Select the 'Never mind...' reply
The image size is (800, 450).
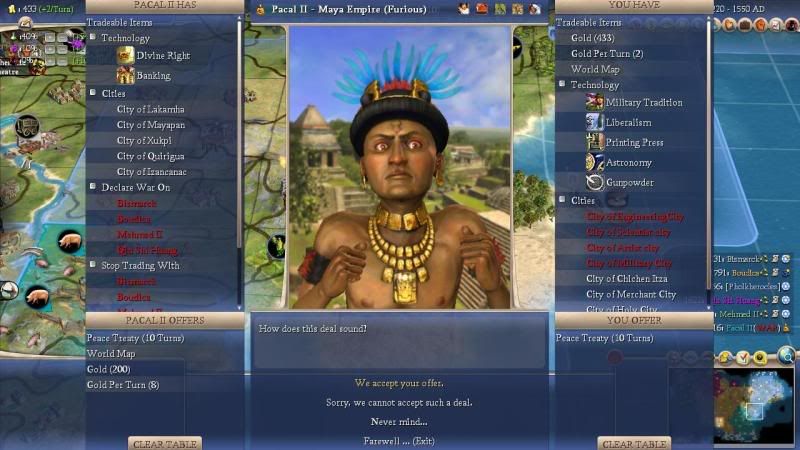[x=399, y=421]
